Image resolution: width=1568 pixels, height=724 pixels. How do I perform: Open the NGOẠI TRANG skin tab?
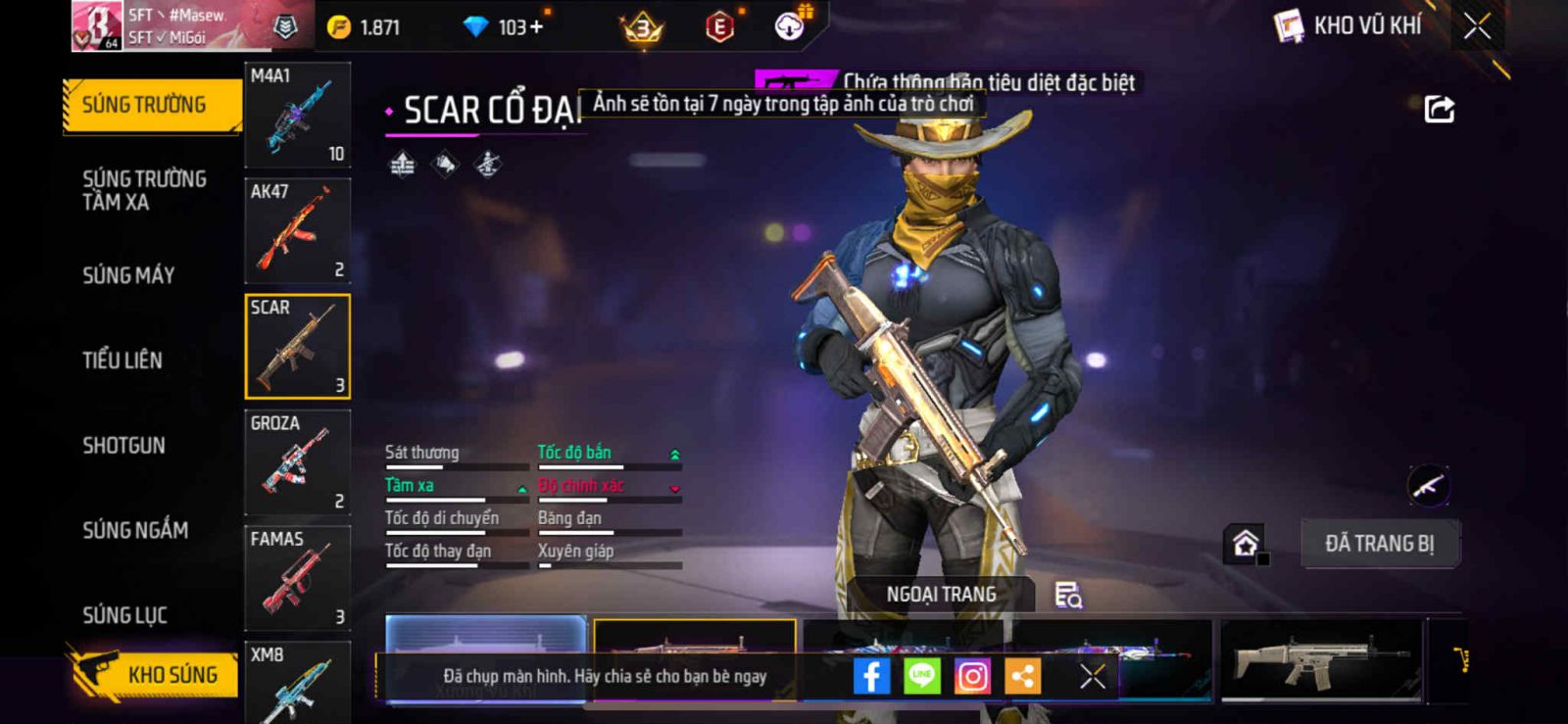941,595
